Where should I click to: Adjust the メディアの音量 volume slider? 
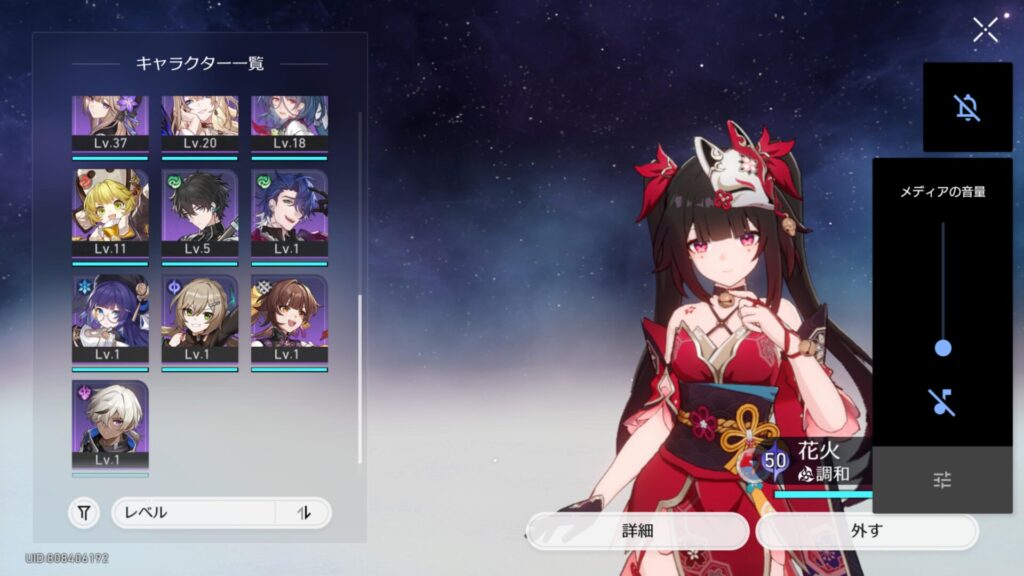coord(942,348)
